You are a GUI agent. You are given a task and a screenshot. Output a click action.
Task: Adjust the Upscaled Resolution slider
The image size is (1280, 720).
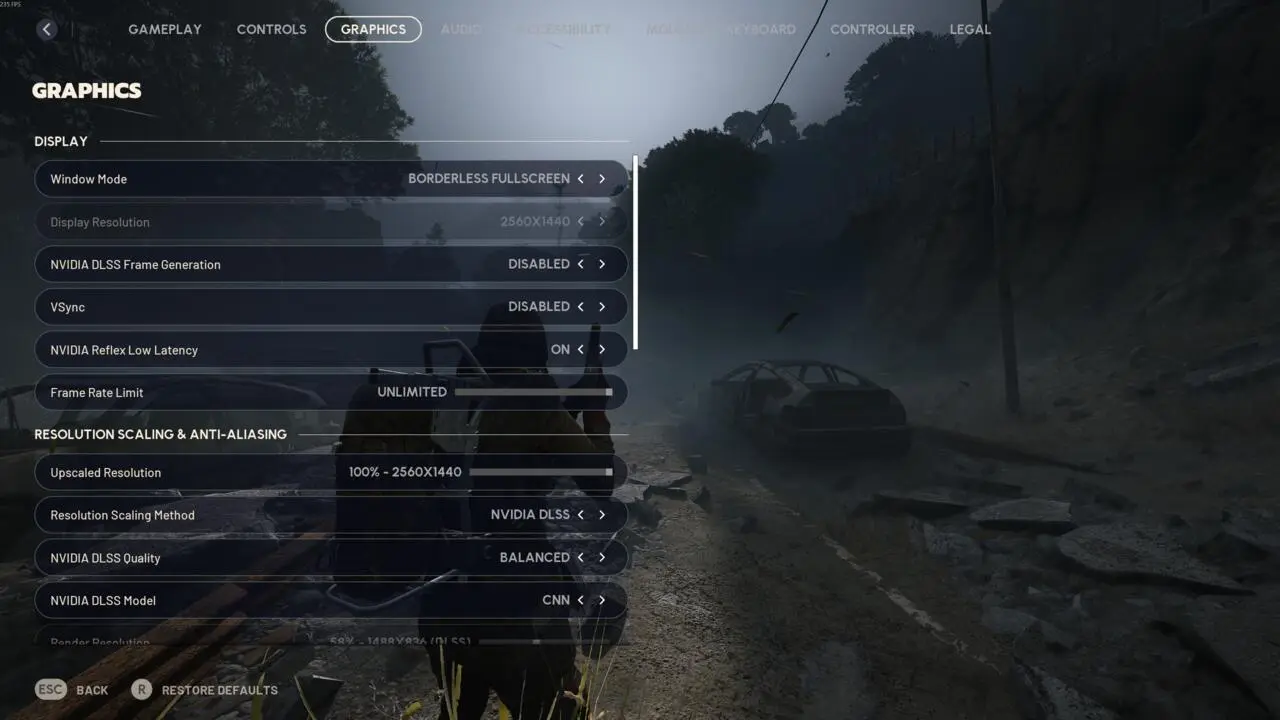click(540, 471)
